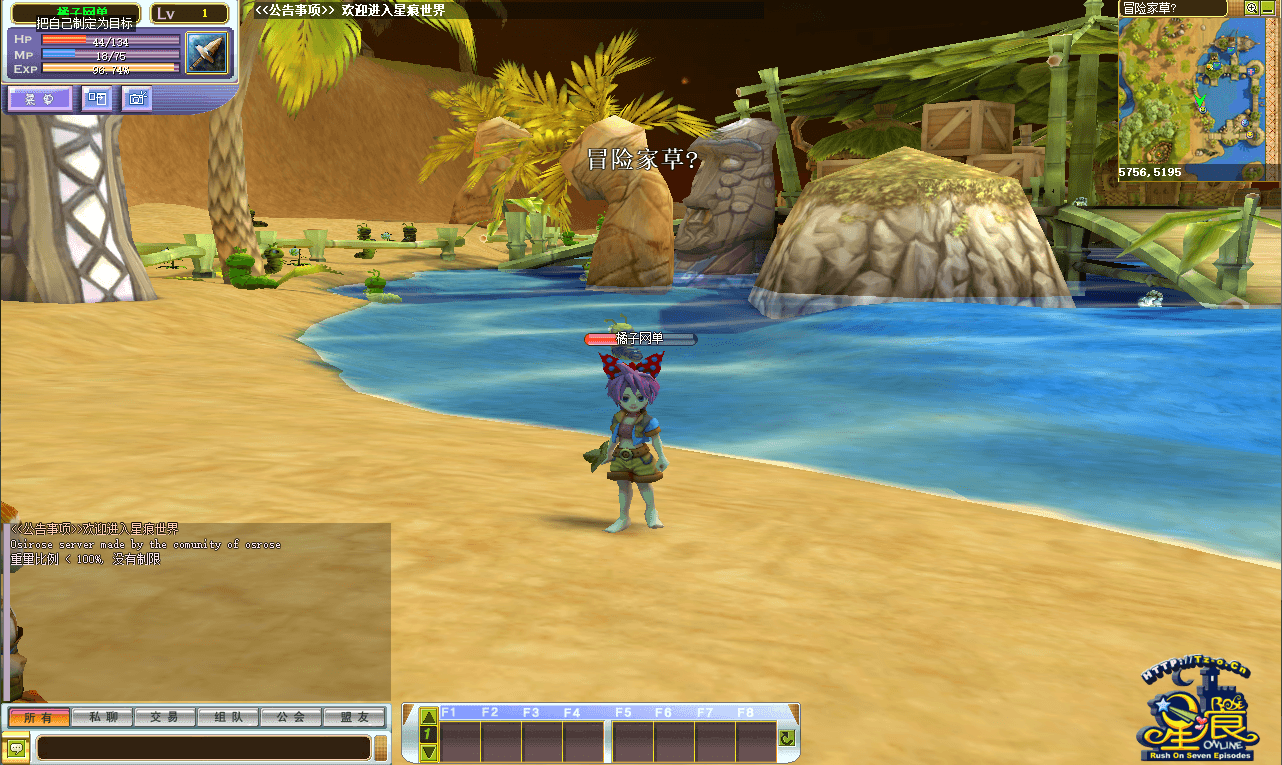Switch to the 盟友 chat tab

click(354, 717)
